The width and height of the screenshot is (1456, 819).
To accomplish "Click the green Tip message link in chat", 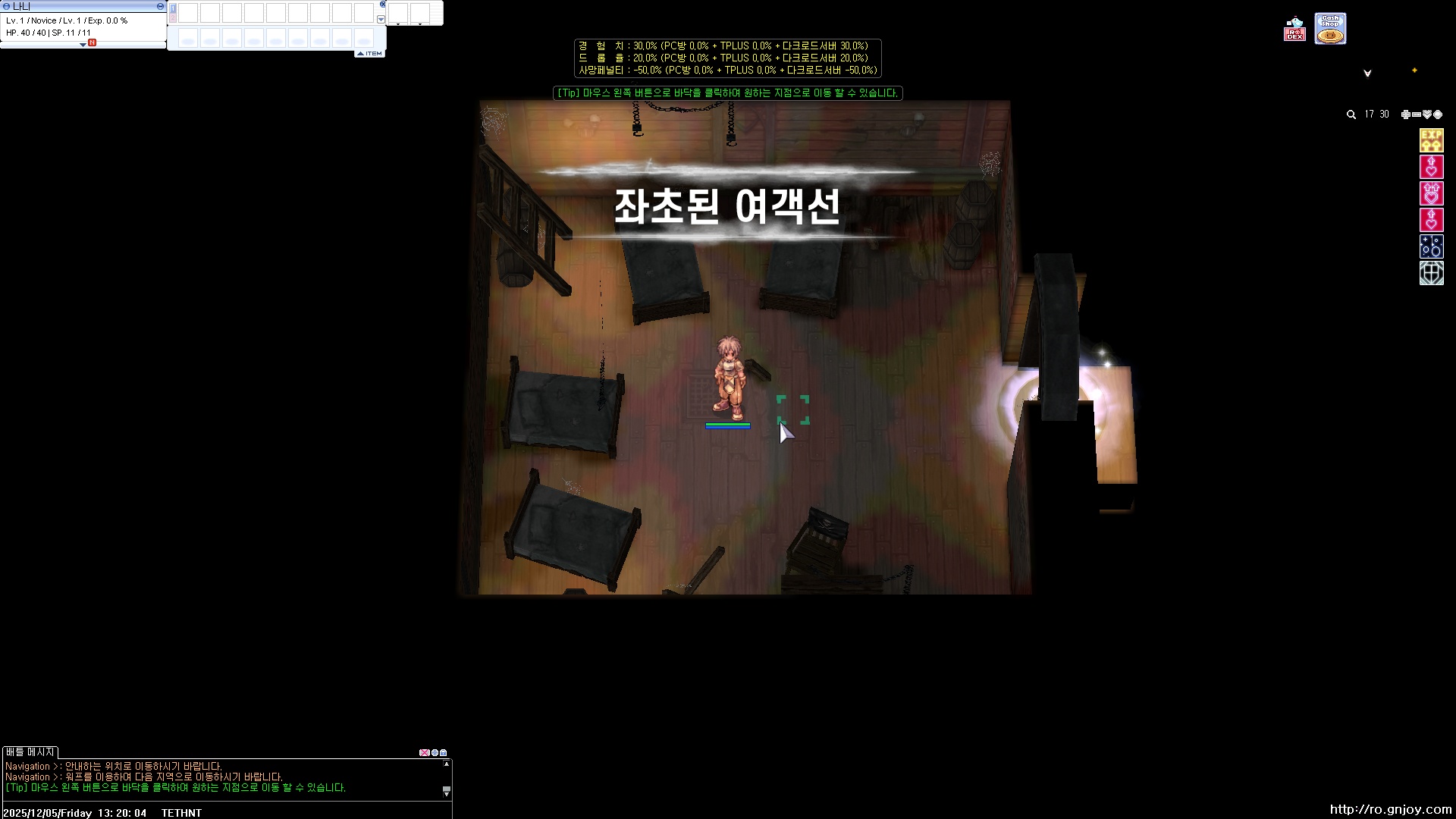I will [x=178, y=788].
